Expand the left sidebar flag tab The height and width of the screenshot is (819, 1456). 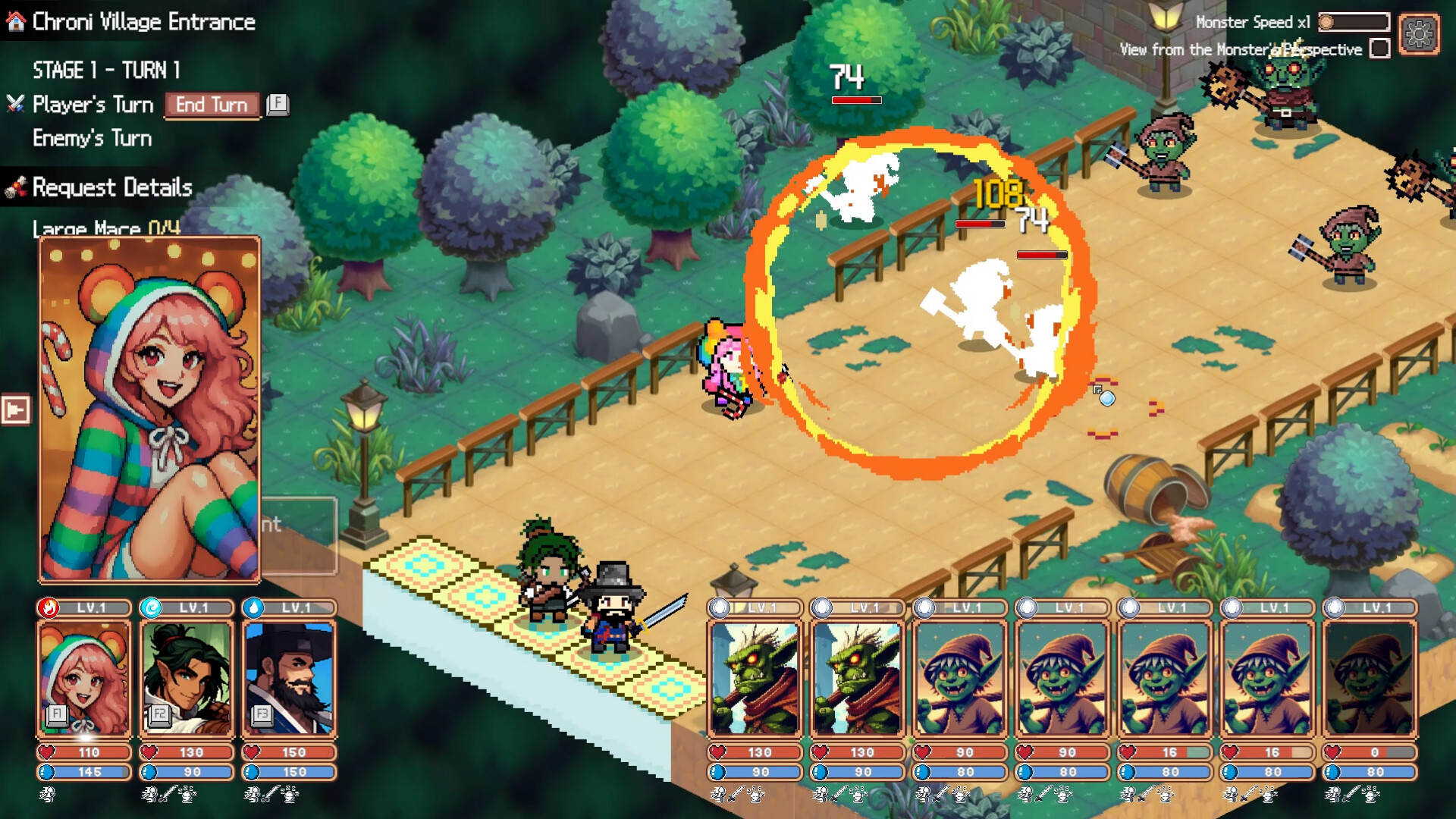point(16,409)
